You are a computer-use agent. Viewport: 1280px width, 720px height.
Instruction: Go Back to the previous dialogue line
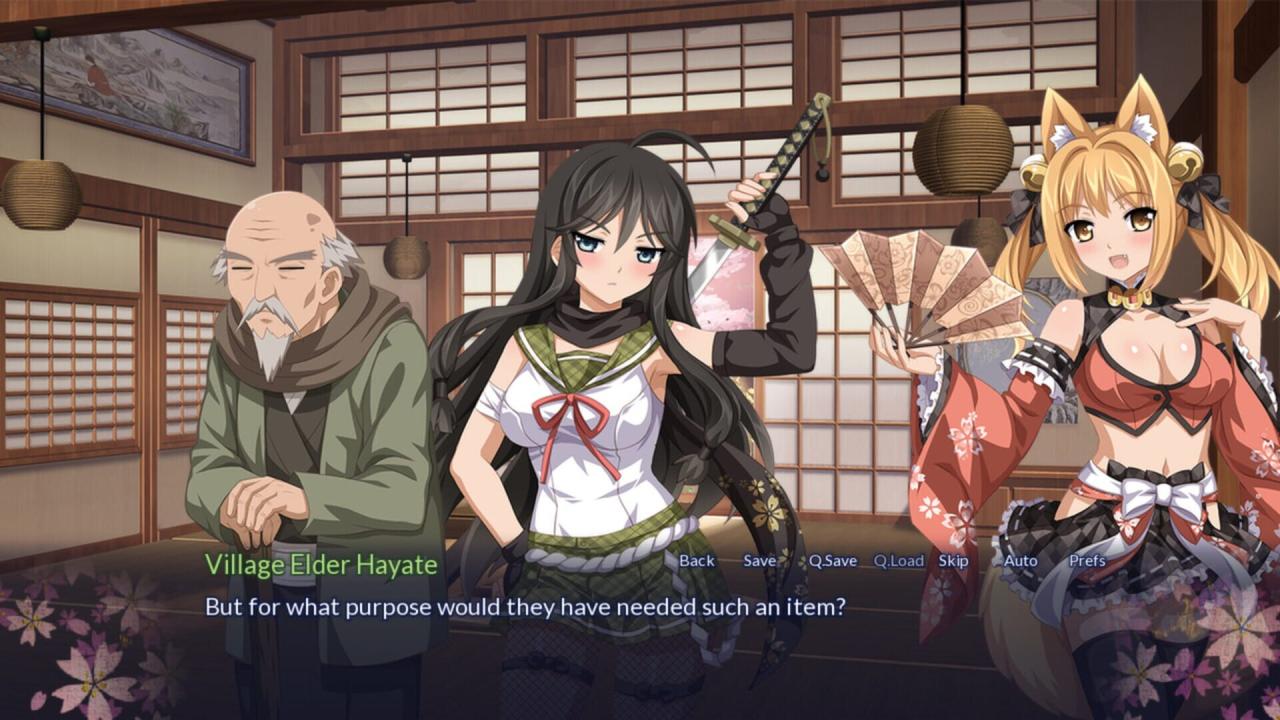[x=697, y=561]
